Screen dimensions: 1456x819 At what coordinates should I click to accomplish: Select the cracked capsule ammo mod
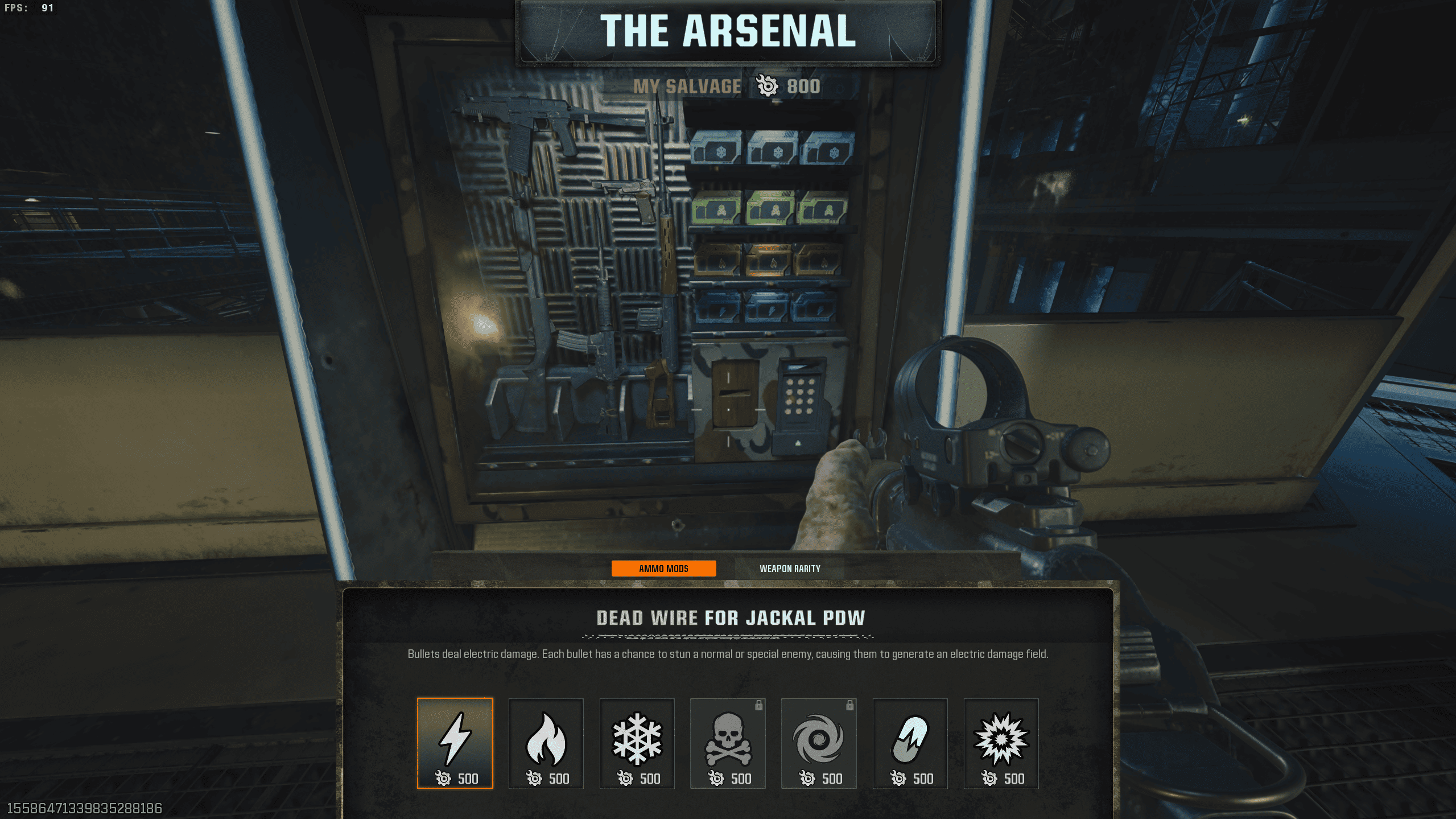click(910, 743)
